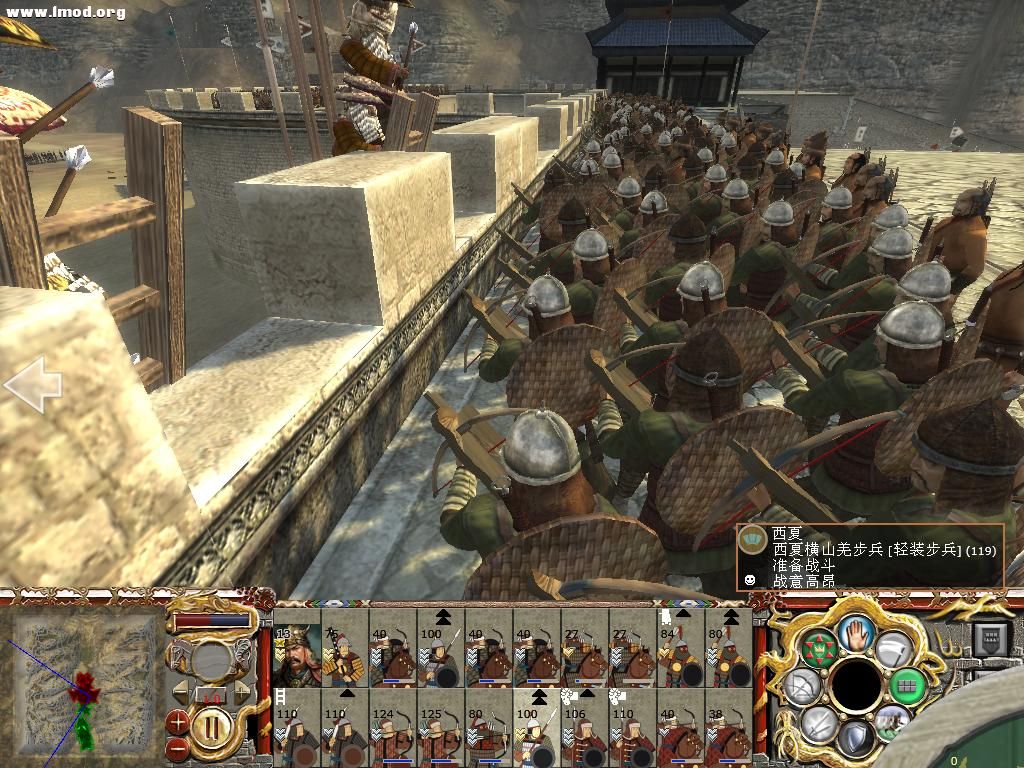Toggle the green group formation button
Viewport: 1024px width, 768px height.
907,686
